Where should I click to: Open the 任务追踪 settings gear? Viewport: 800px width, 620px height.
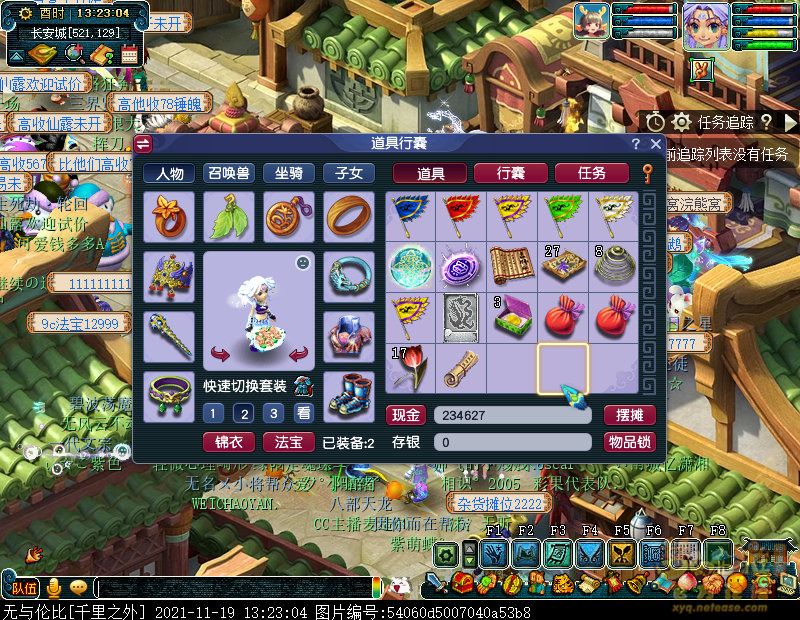coord(682,122)
